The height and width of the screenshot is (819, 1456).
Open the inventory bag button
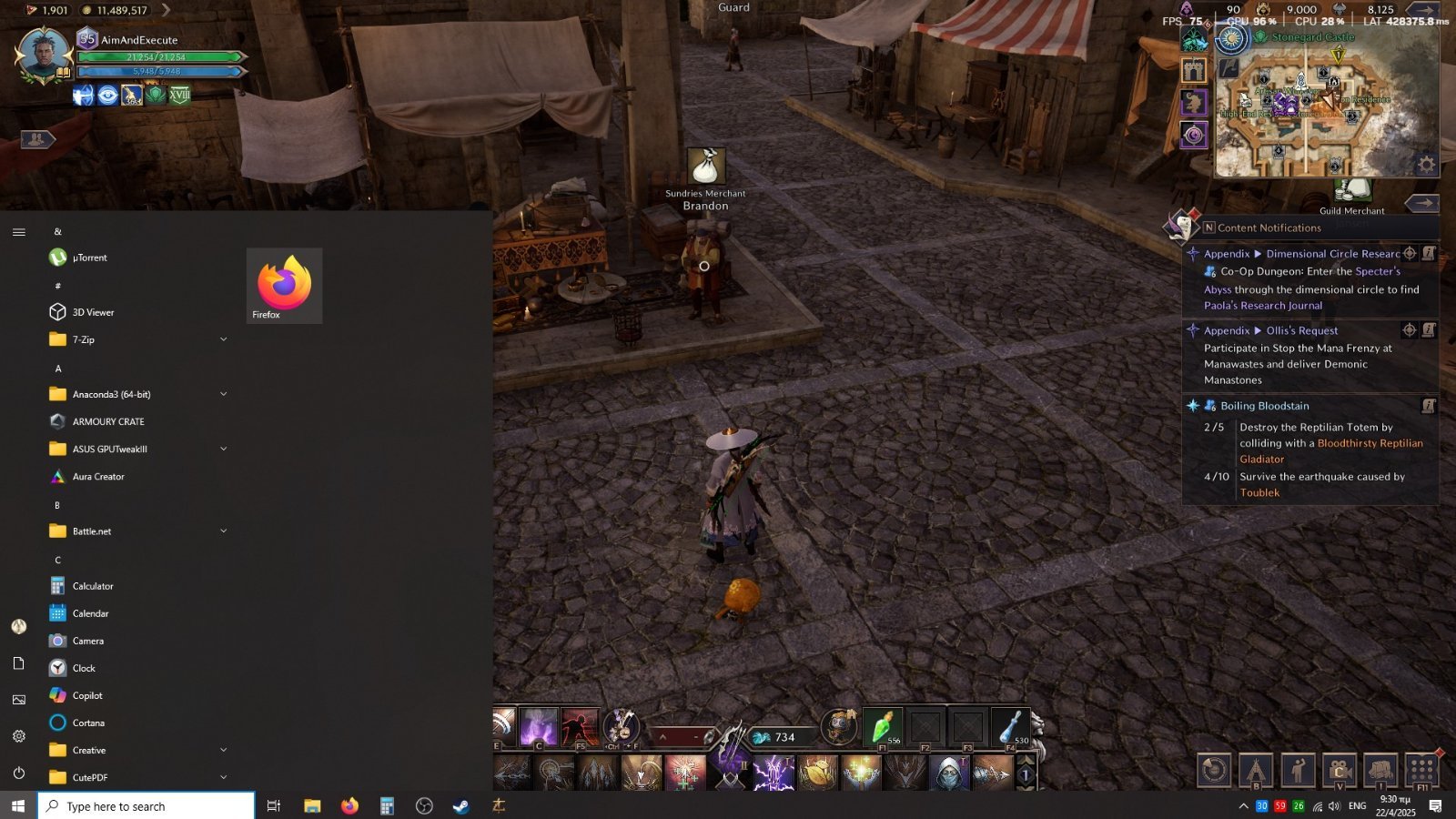[x=1380, y=770]
